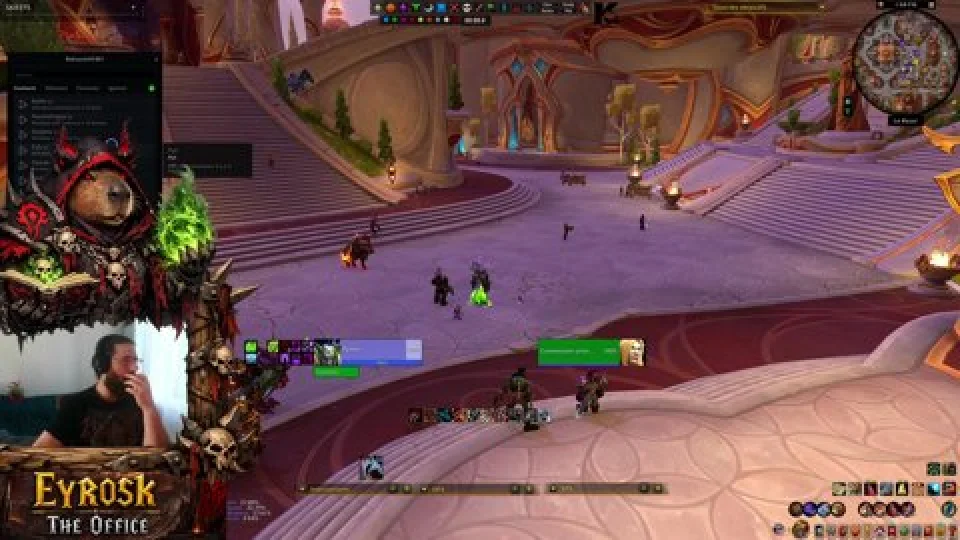
Task: Click the player portrait on the blue unit frame
Action: 326,352
